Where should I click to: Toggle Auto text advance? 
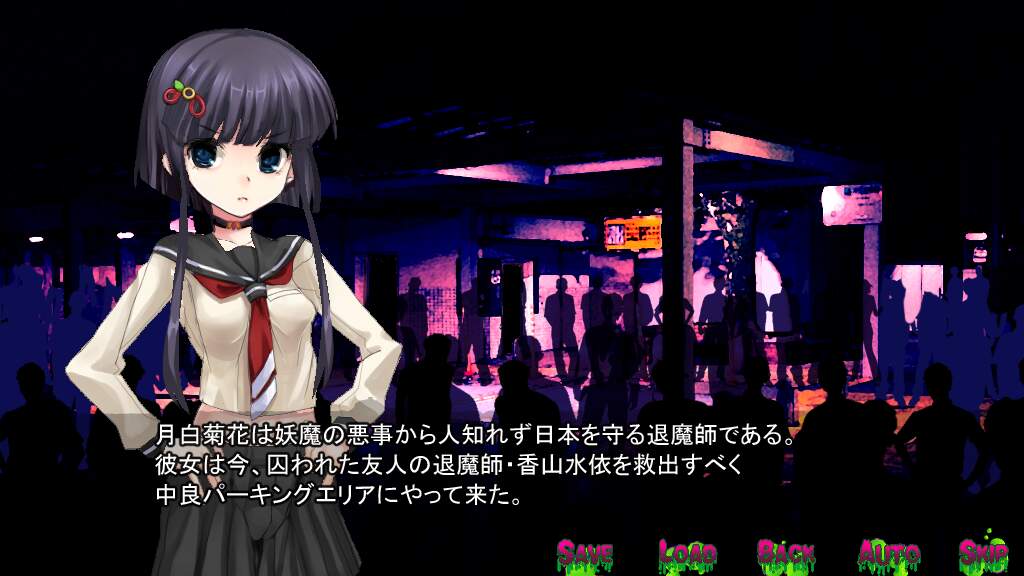coord(889,553)
